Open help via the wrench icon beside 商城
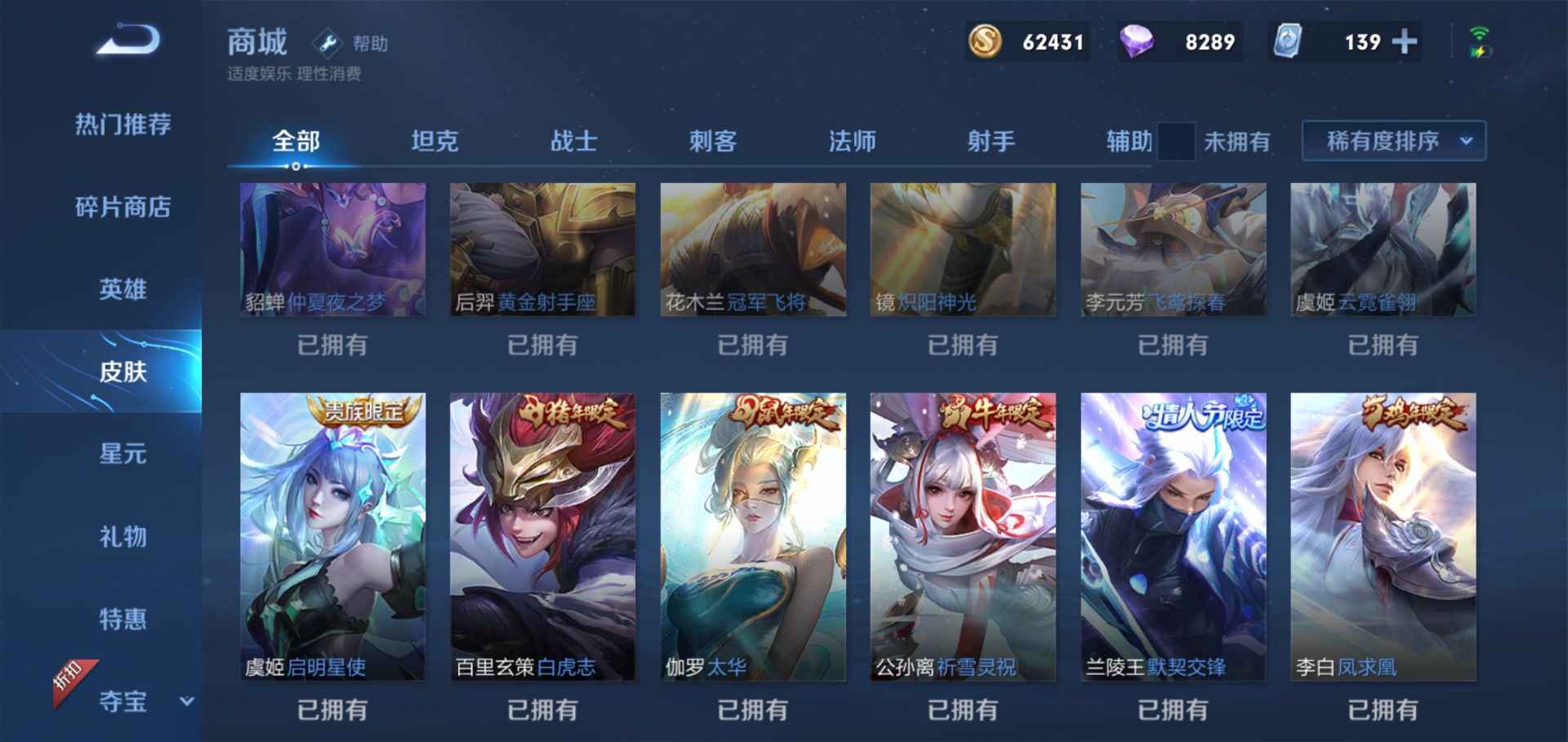1568x742 pixels. 327,43
